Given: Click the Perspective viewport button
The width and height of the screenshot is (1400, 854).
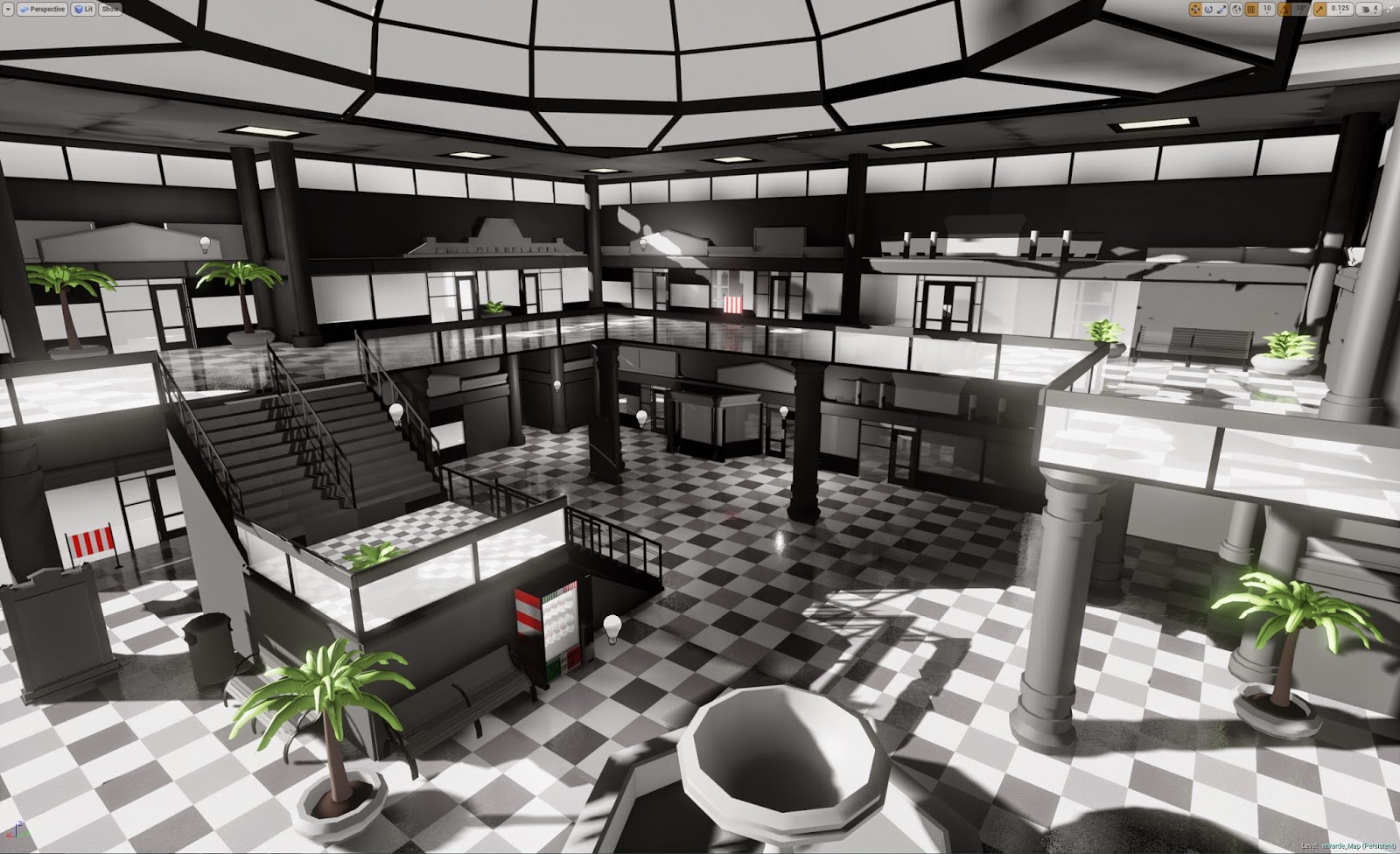Looking at the screenshot, I should coord(42,9).
